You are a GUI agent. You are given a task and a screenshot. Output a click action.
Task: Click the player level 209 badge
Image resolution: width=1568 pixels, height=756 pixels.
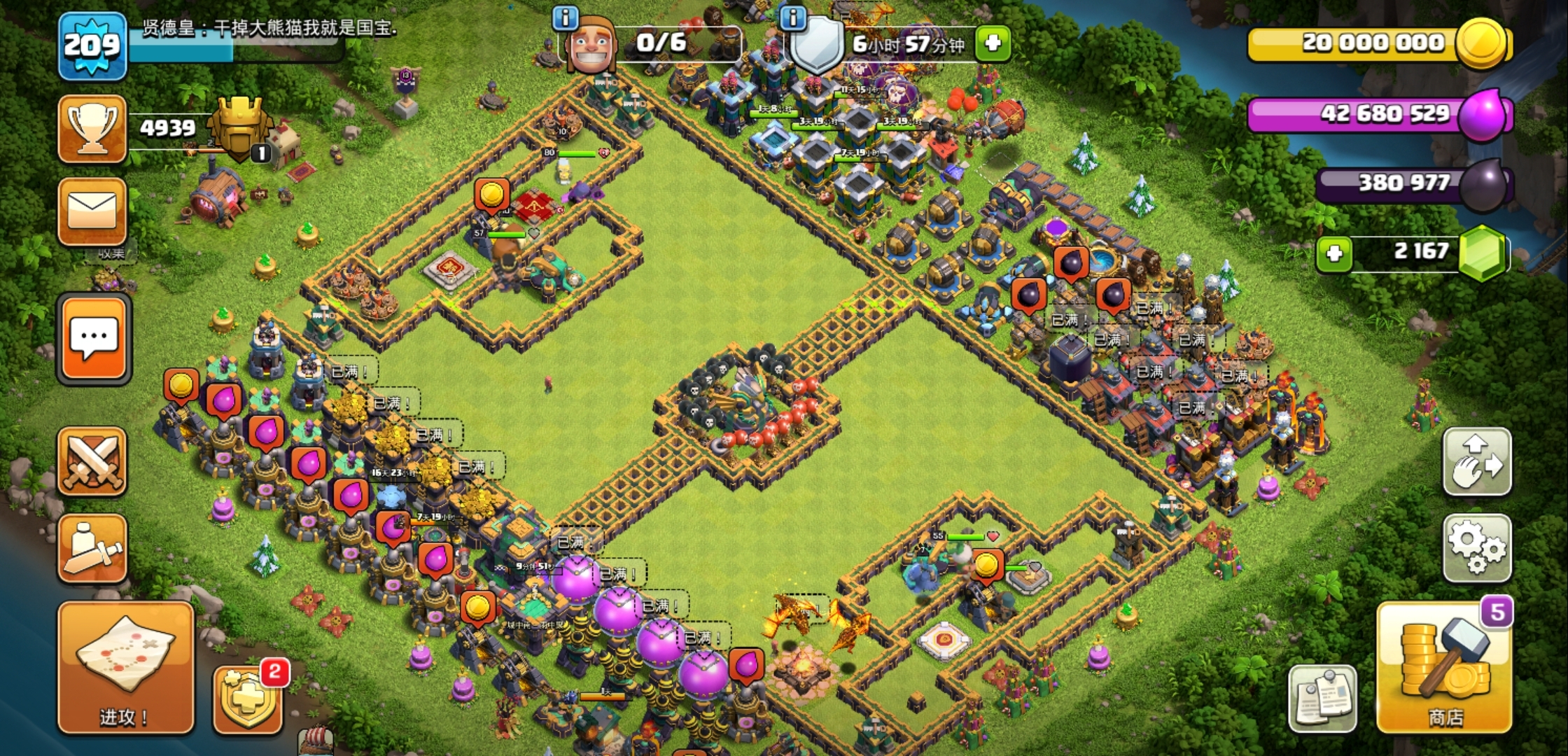[92, 46]
